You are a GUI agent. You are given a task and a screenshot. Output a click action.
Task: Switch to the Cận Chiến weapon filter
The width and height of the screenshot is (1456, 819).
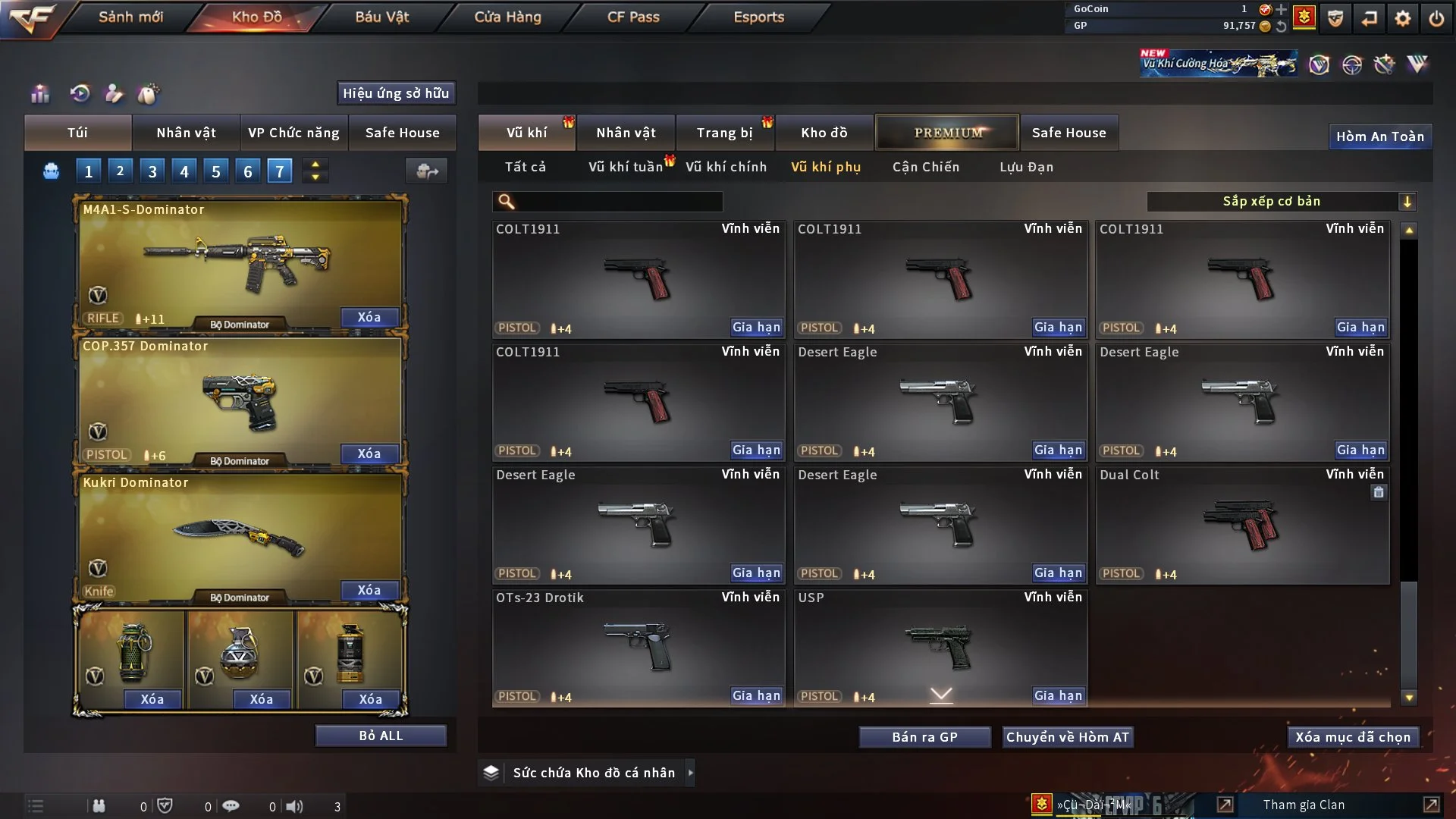pyautogui.click(x=926, y=167)
